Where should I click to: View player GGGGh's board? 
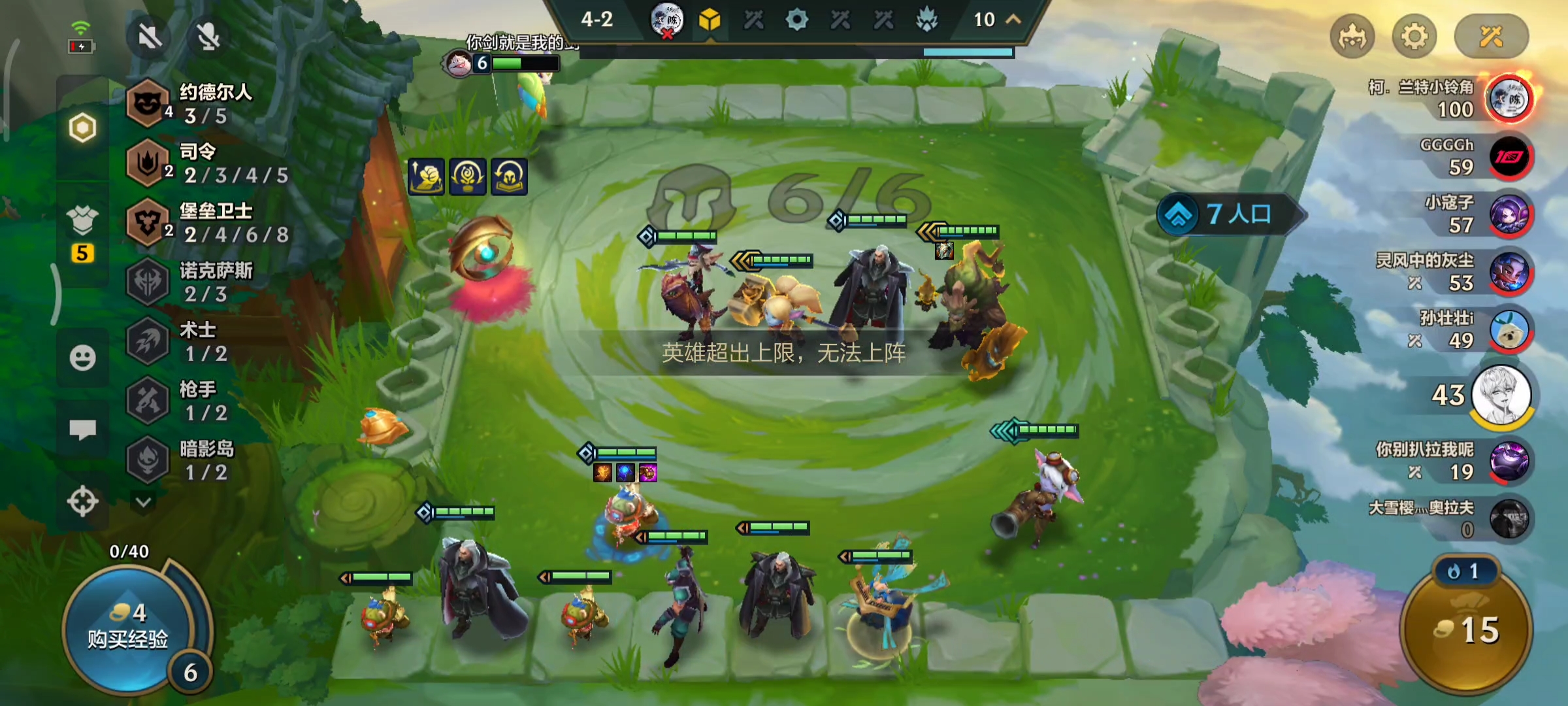(1508, 157)
